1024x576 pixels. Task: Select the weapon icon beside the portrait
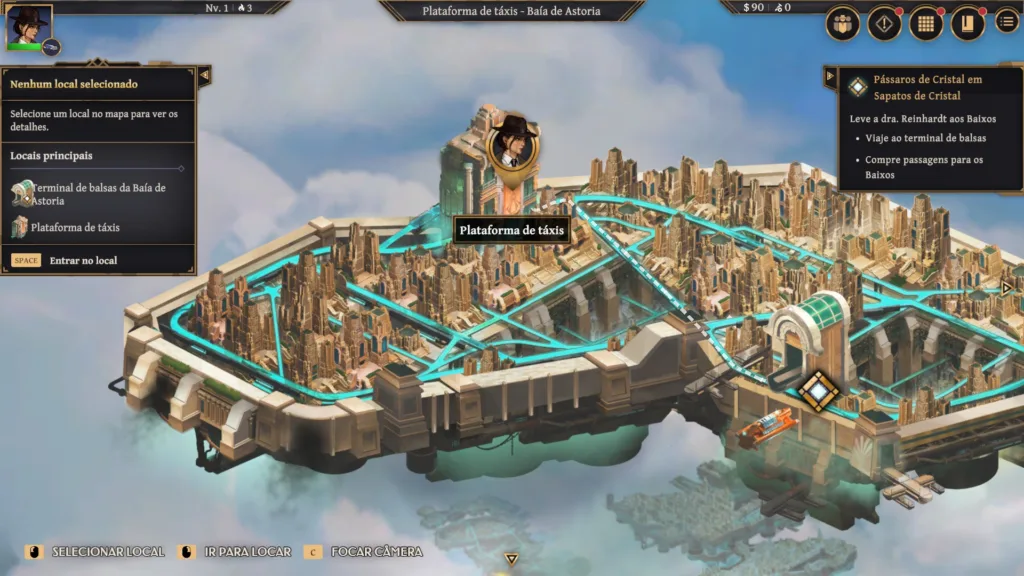click(x=52, y=47)
